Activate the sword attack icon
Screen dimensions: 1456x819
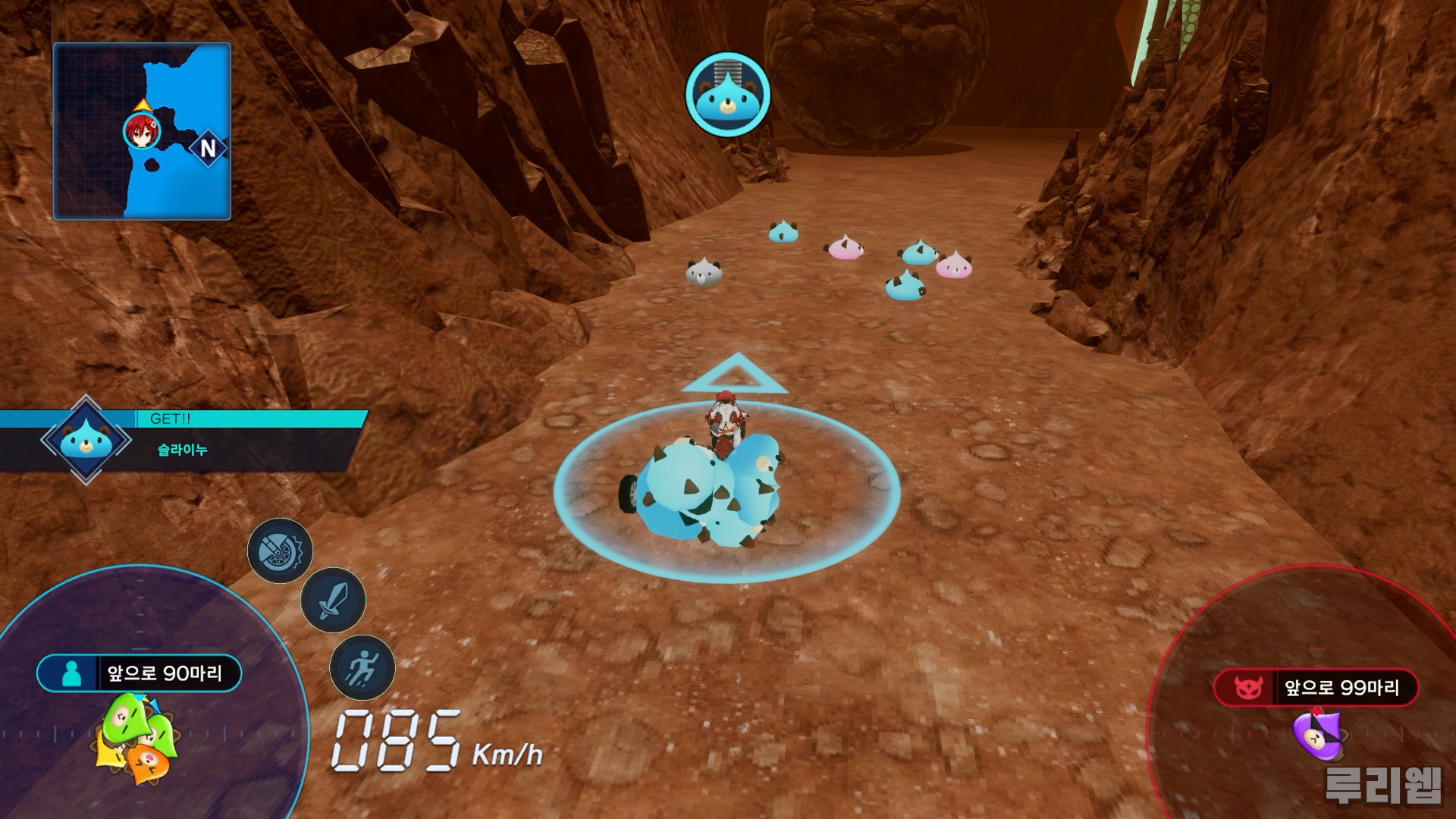[333, 600]
